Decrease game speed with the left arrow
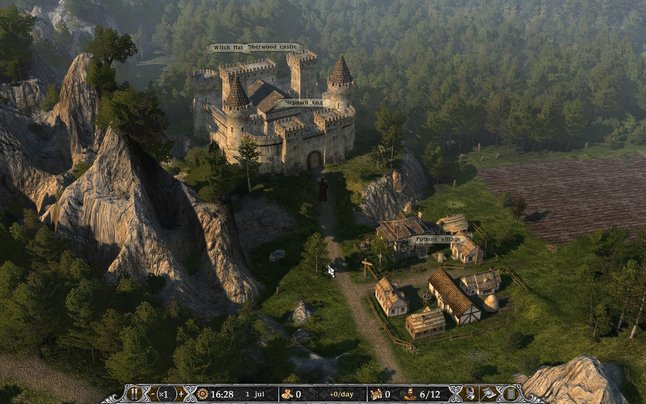This screenshot has height=404, width=646. pyautogui.click(x=153, y=393)
